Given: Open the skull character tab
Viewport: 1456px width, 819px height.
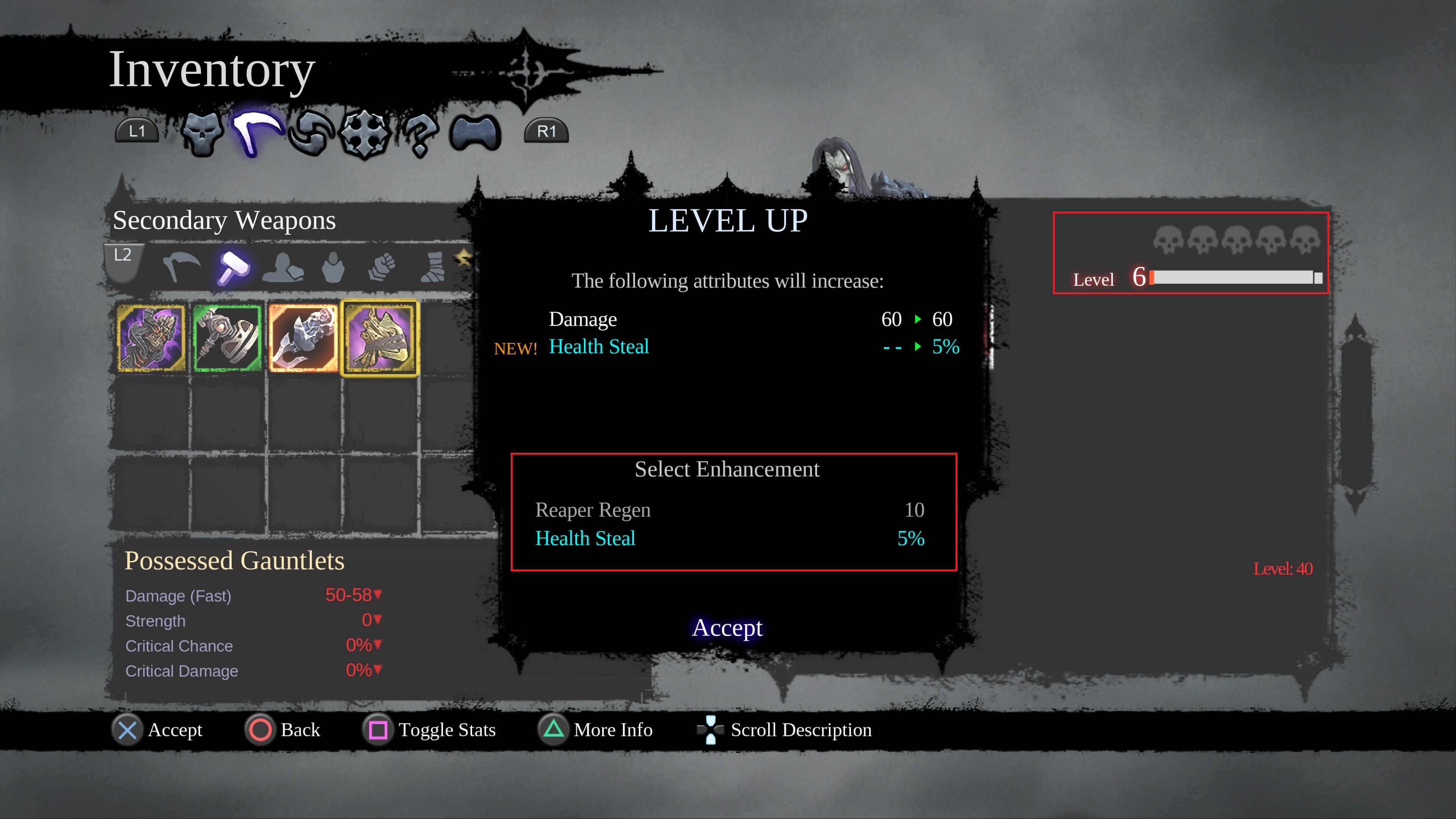Looking at the screenshot, I should click(202, 133).
